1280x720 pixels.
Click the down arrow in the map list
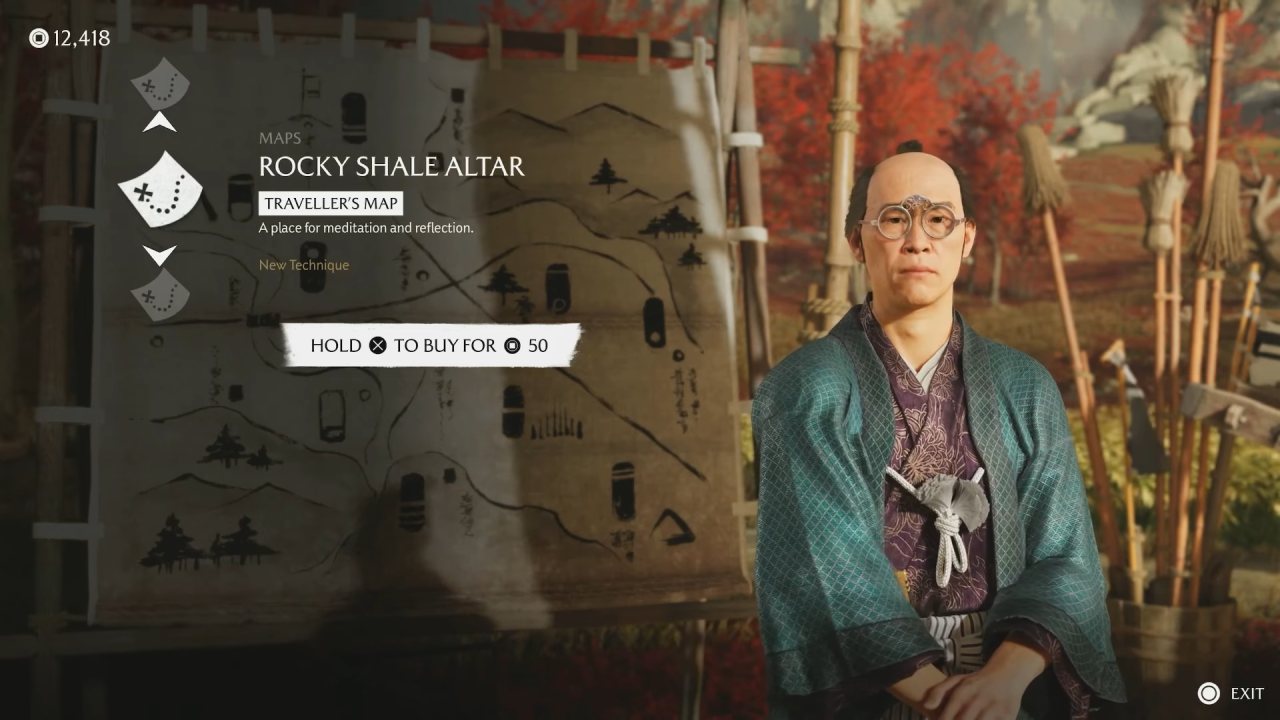[x=160, y=254]
